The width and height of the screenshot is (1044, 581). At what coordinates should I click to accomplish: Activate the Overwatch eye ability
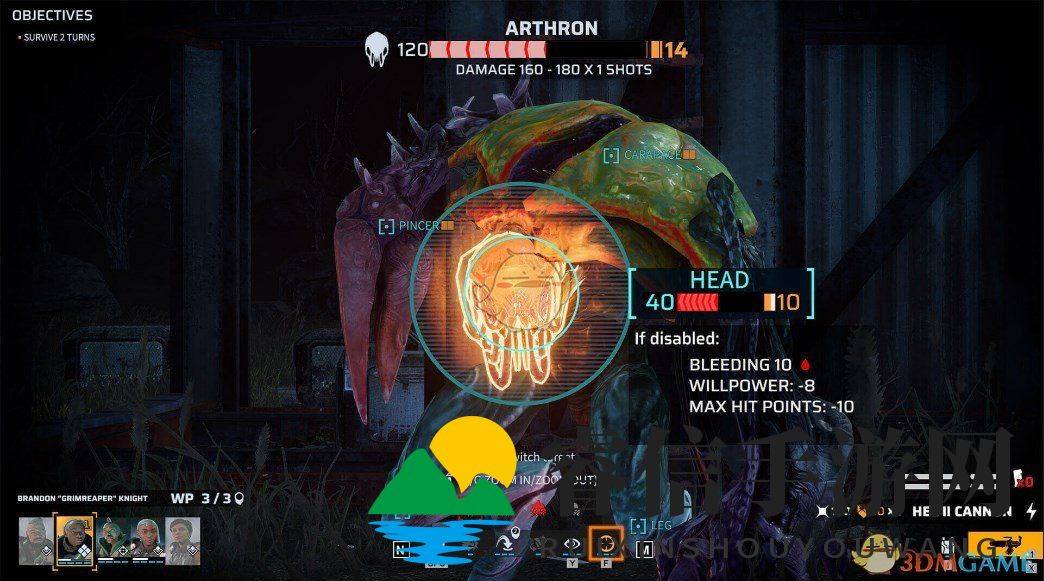(x=572, y=545)
